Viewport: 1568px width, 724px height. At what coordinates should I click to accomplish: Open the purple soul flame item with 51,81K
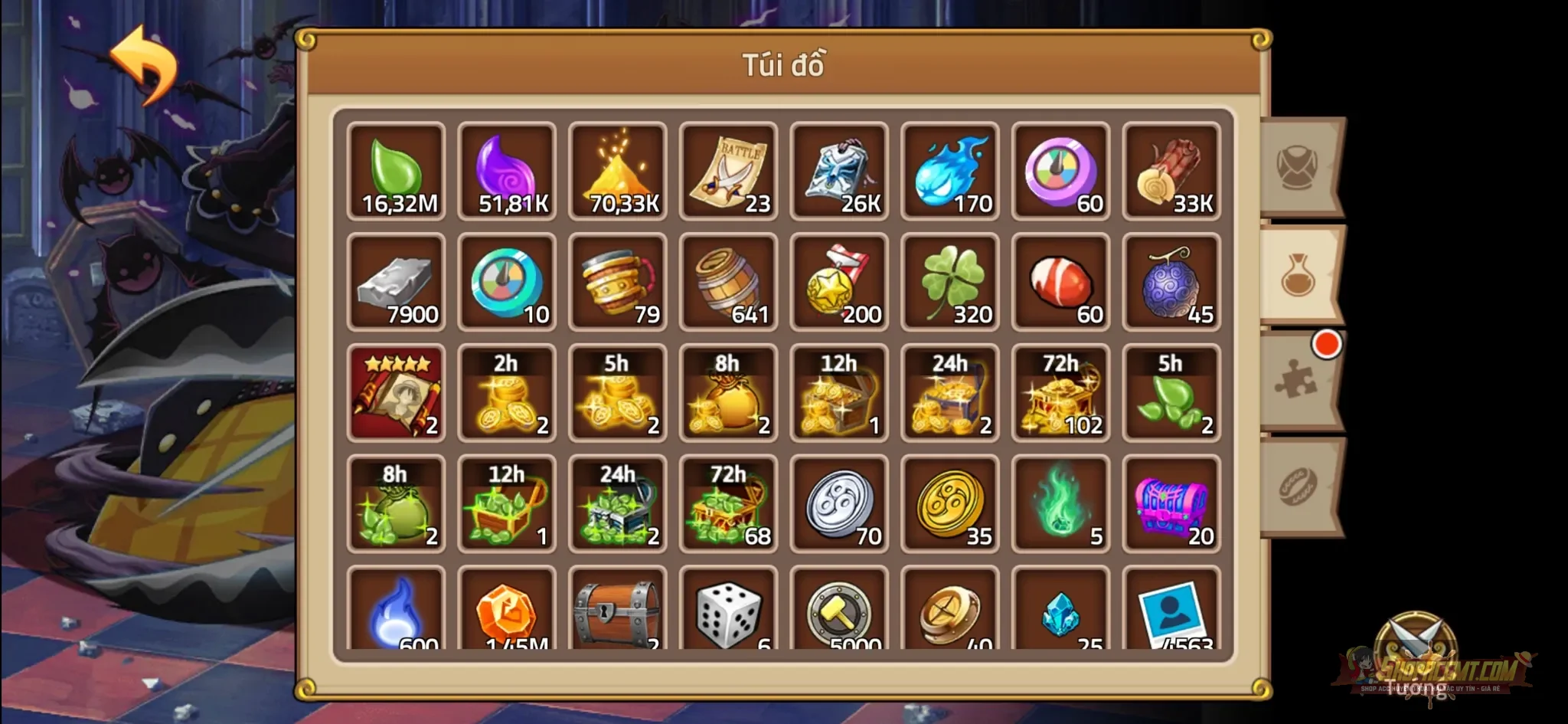click(507, 170)
